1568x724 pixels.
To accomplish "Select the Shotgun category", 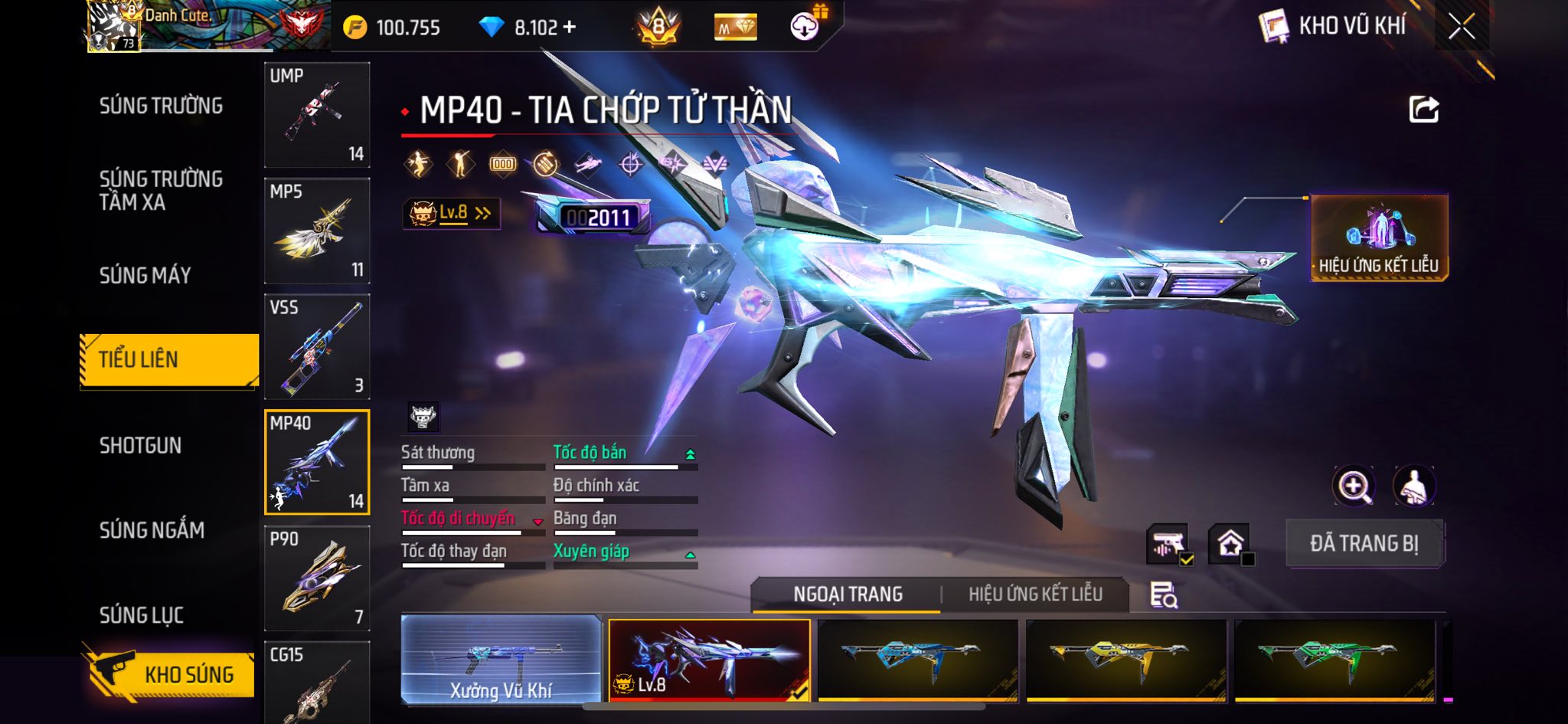I will (x=140, y=445).
